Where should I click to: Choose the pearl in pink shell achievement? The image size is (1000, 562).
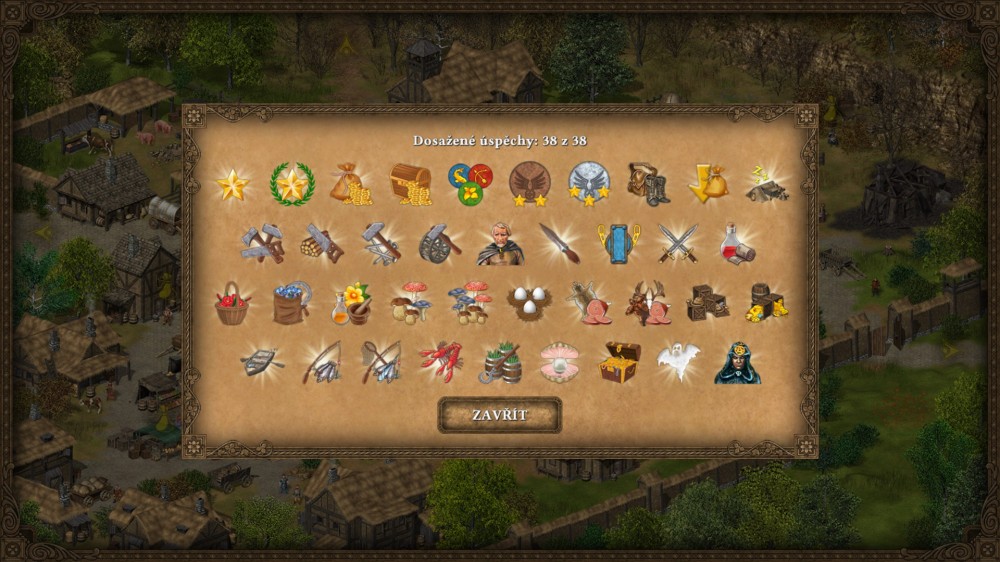pyautogui.click(x=559, y=362)
